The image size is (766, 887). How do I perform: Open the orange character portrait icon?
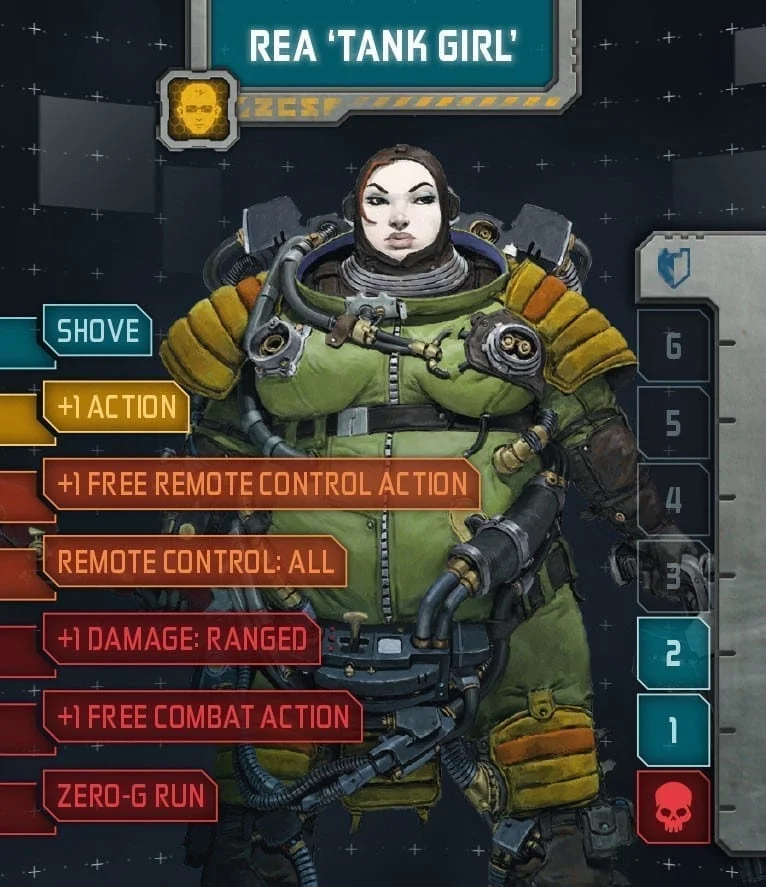coord(198,108)
